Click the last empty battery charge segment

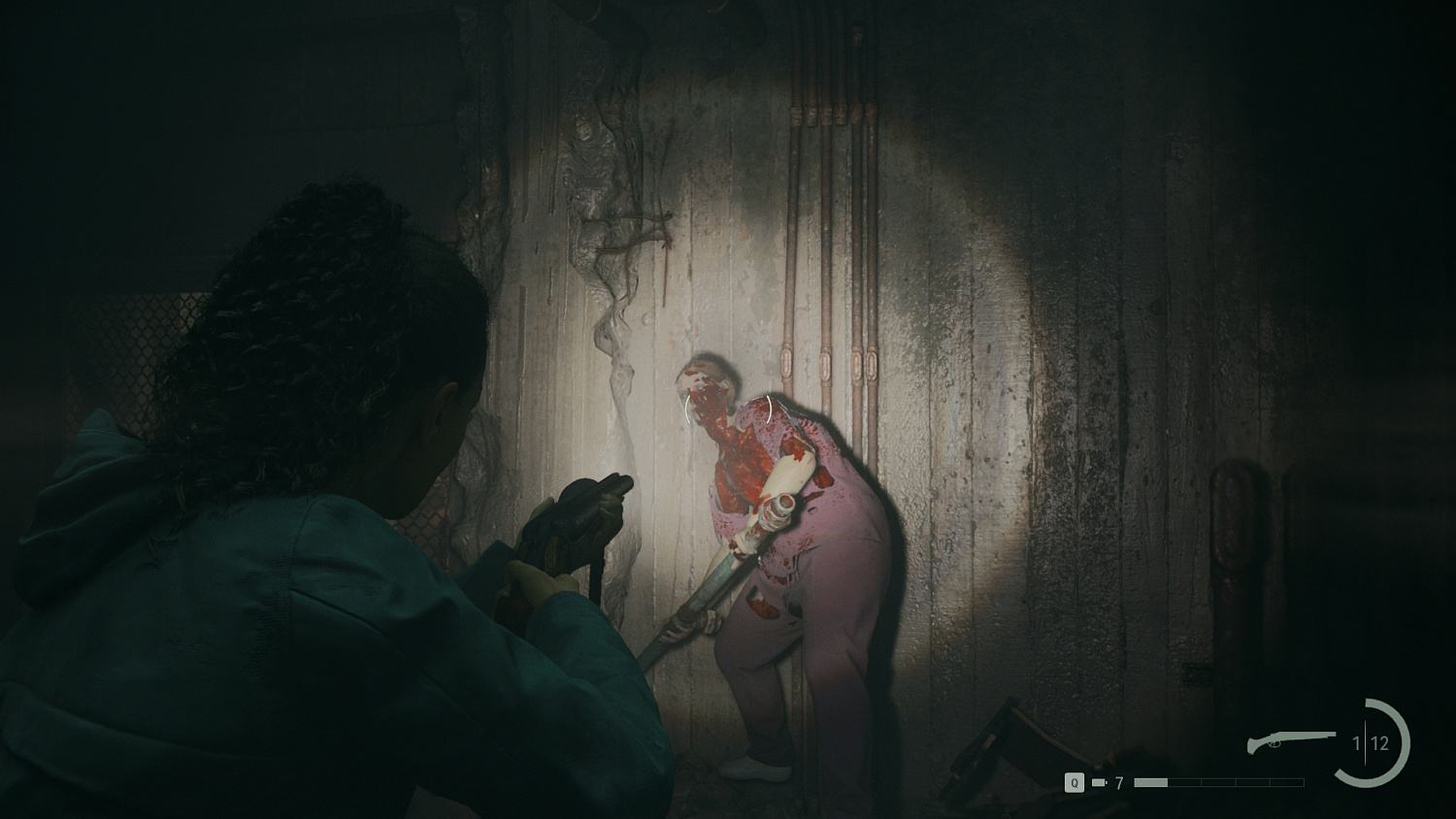coord(1286,781)
